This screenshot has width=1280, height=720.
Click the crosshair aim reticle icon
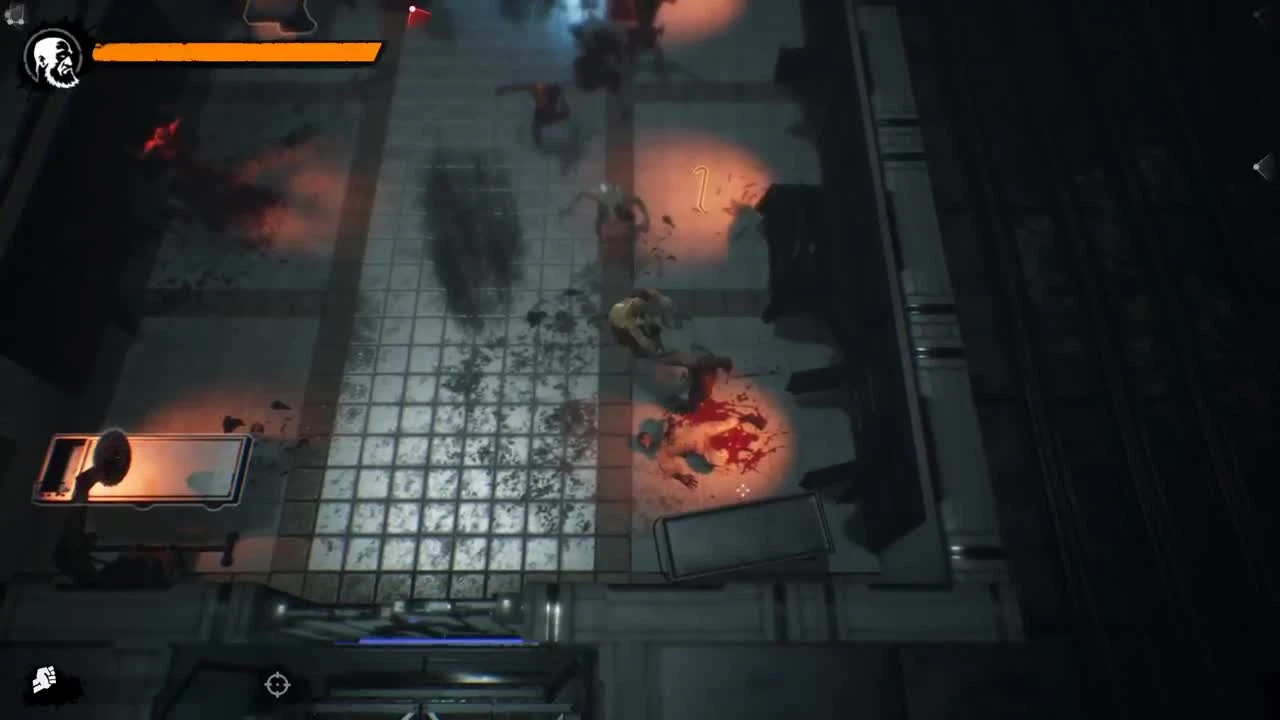tap(277, 685)
